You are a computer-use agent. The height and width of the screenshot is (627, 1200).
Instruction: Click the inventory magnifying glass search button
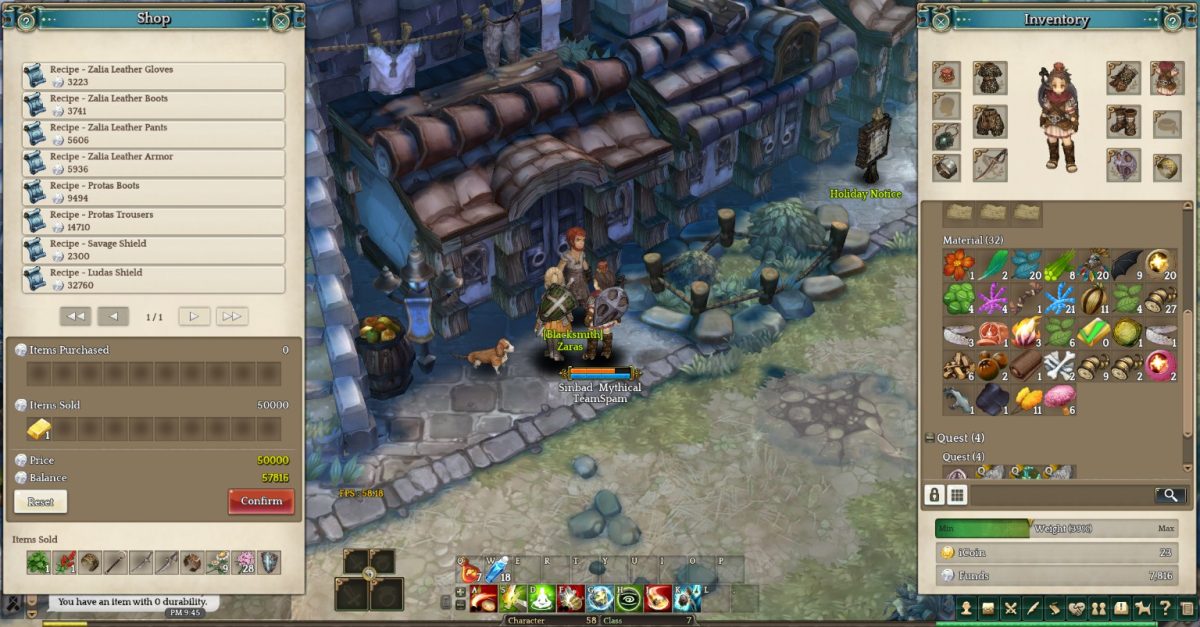coord(1168,495)
